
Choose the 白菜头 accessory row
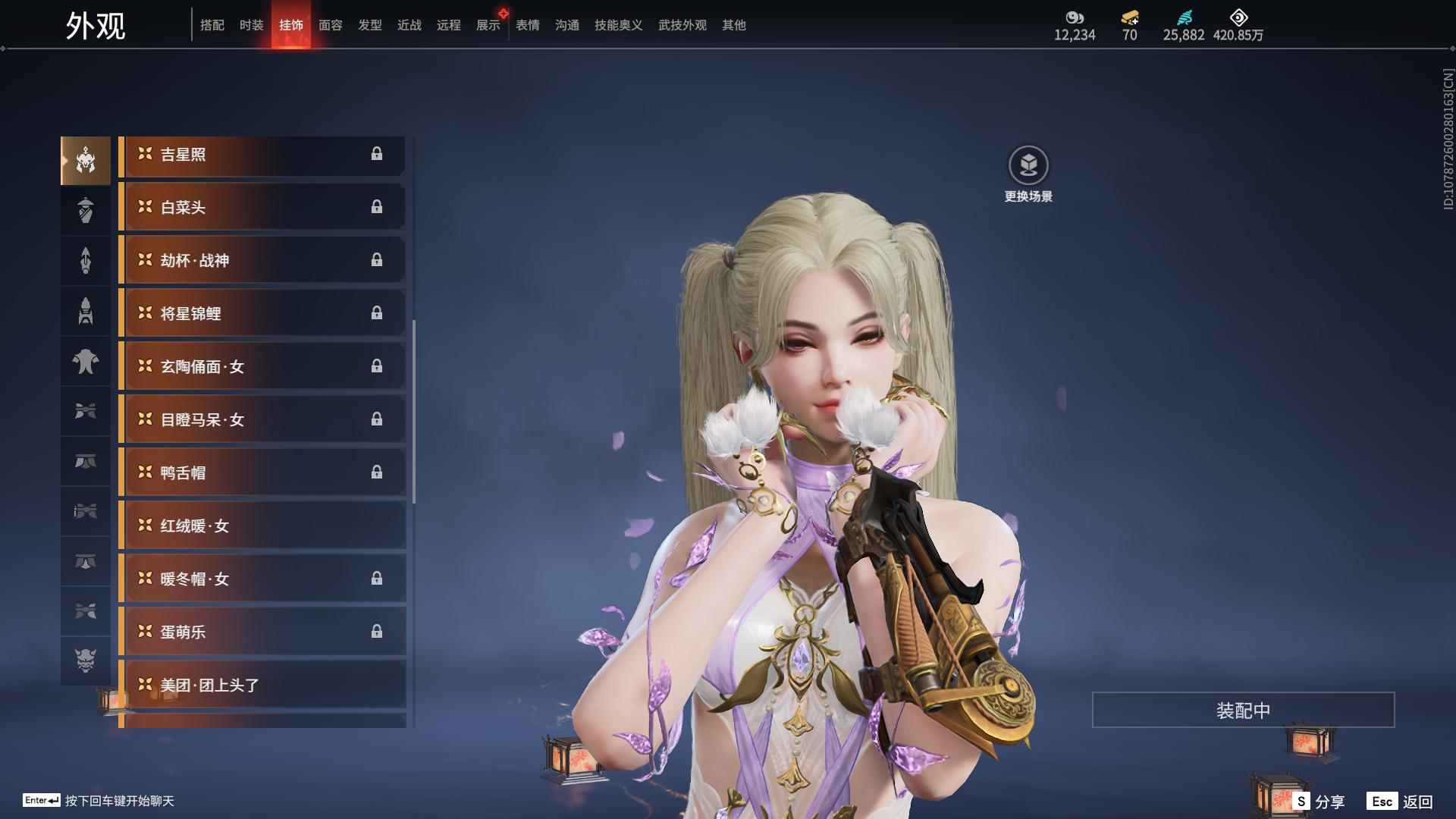[262, 208]
